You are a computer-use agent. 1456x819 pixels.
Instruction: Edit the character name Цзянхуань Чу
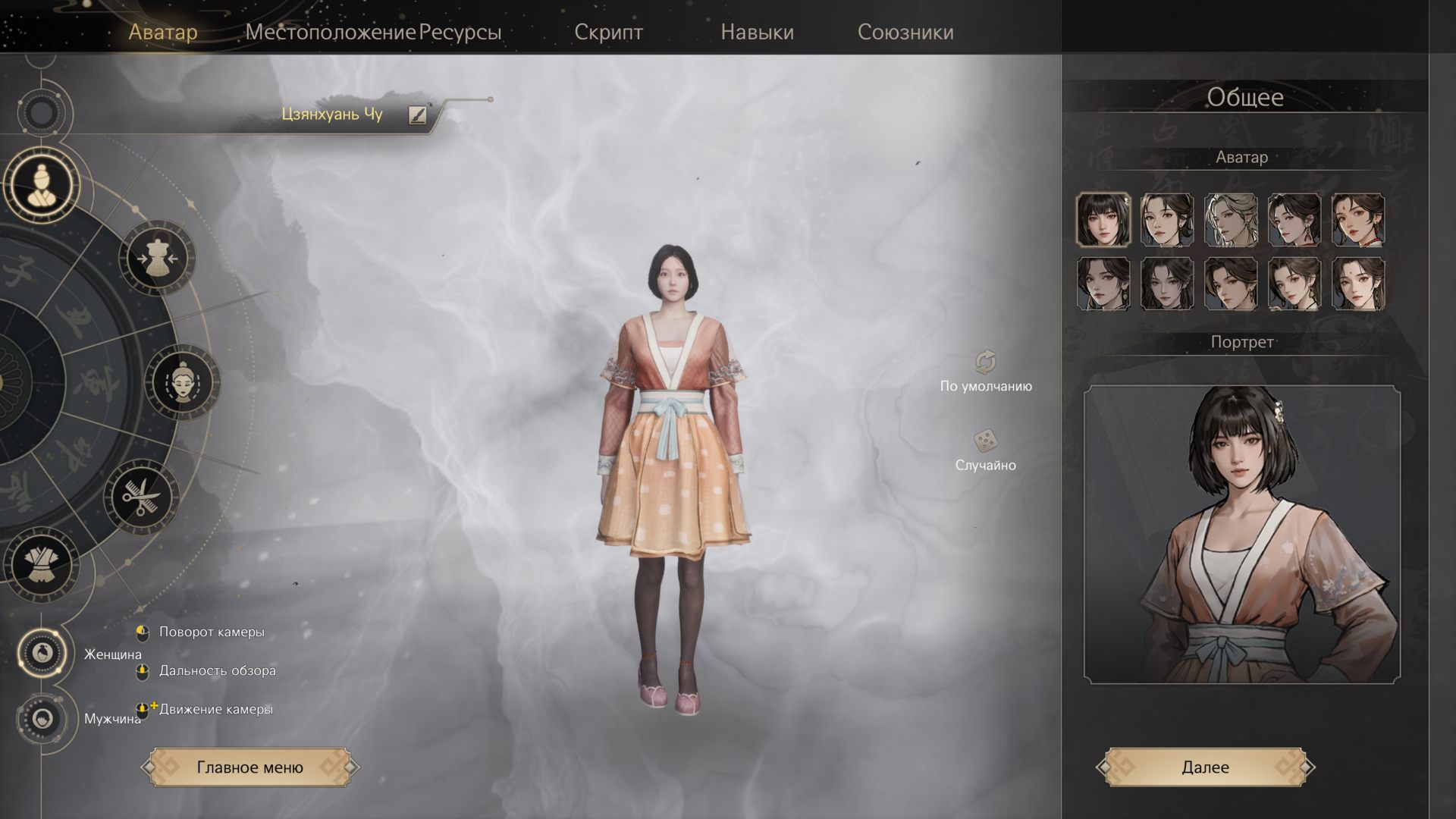tap(417, 115)
